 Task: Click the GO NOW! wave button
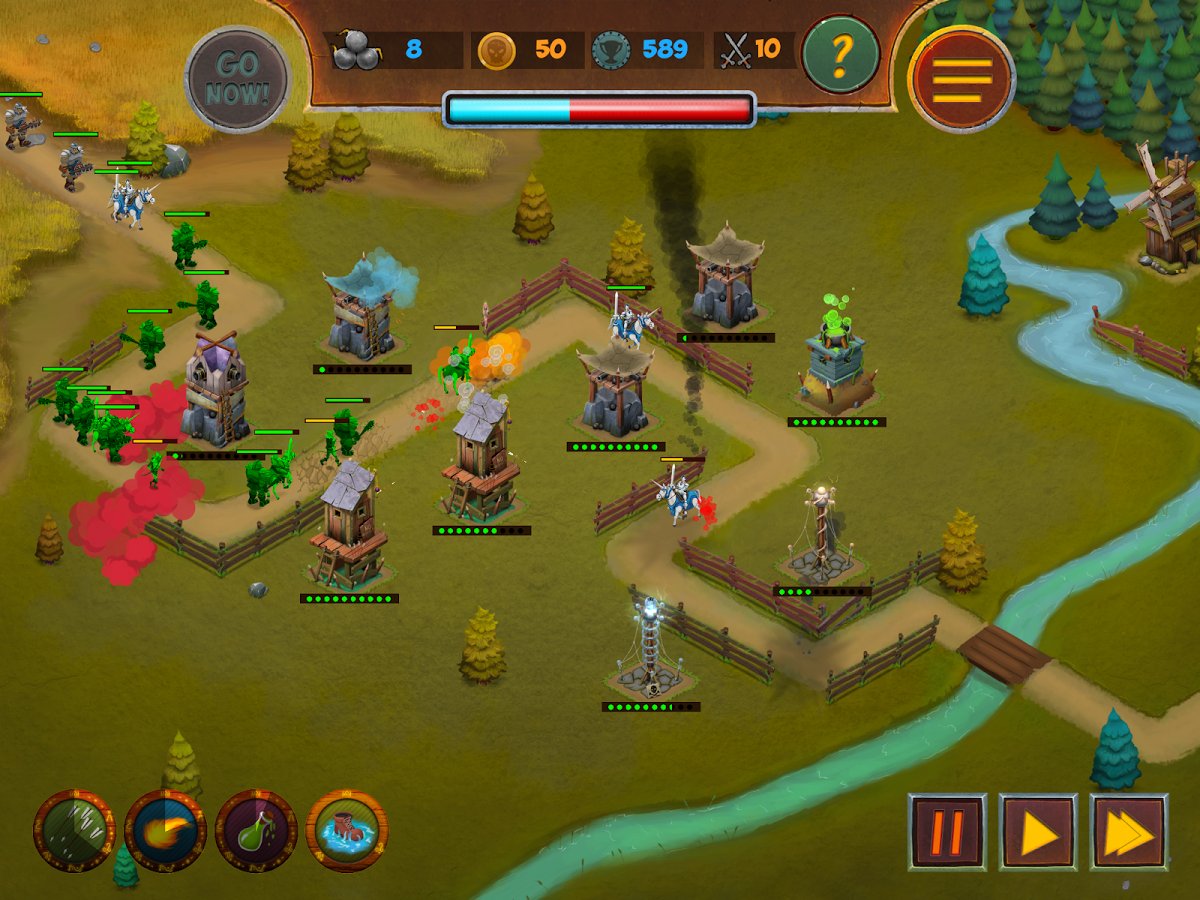(238, 79)
